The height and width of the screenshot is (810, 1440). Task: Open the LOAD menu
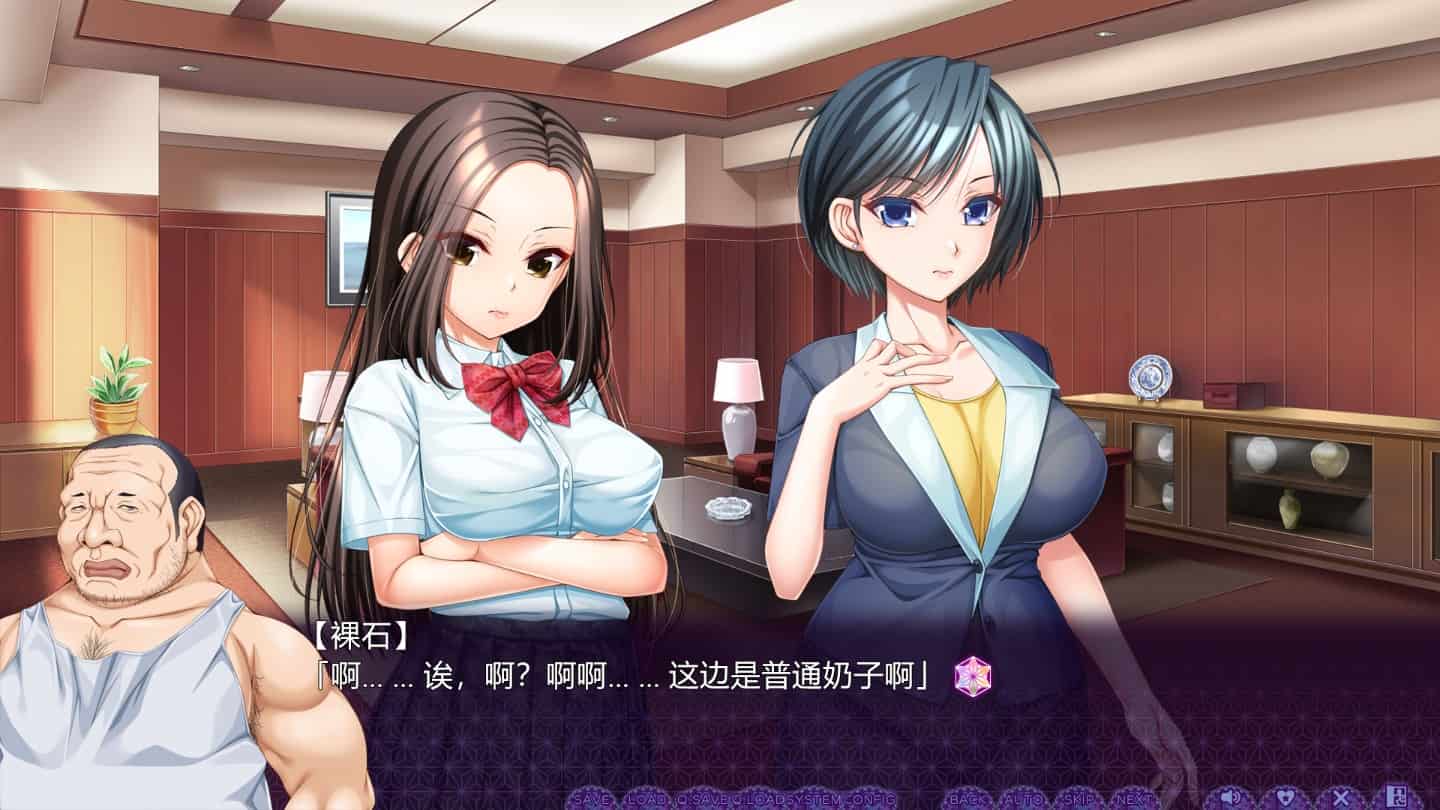pyautogui.click(x=647, y=798)
